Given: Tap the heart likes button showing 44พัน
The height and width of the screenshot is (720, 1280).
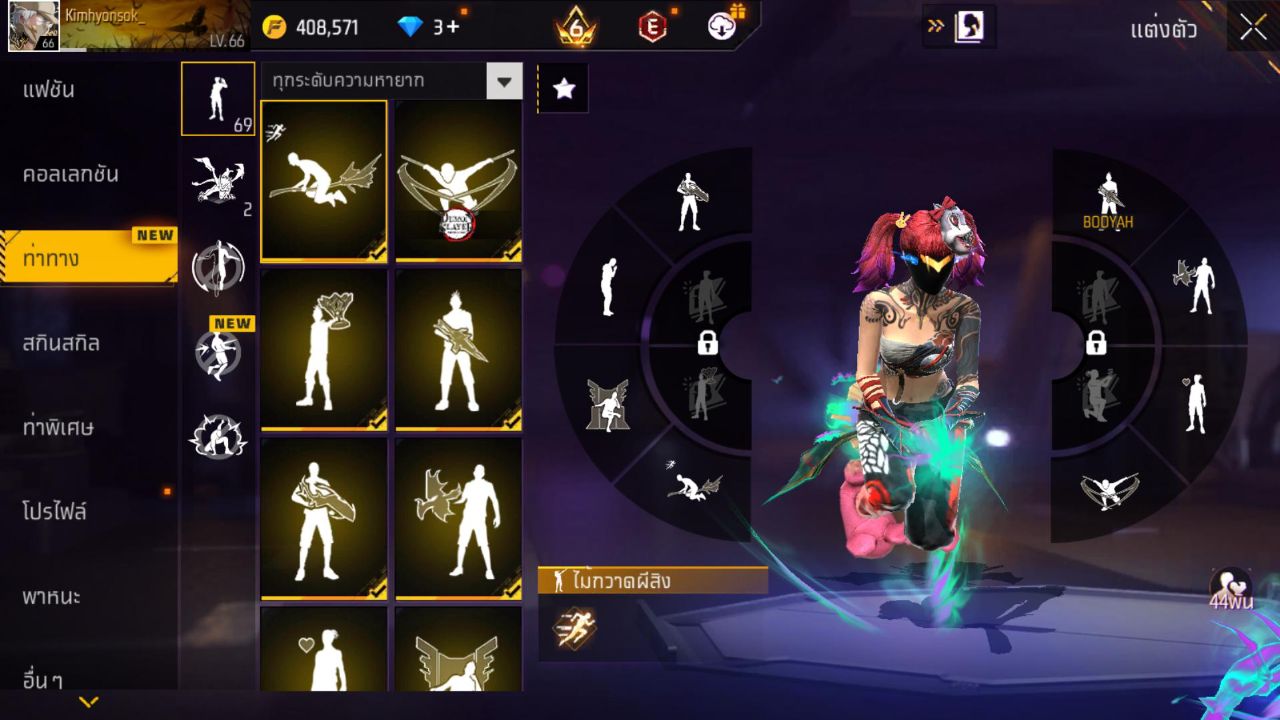Looking at the screenshot, I should click(1229, 589).
